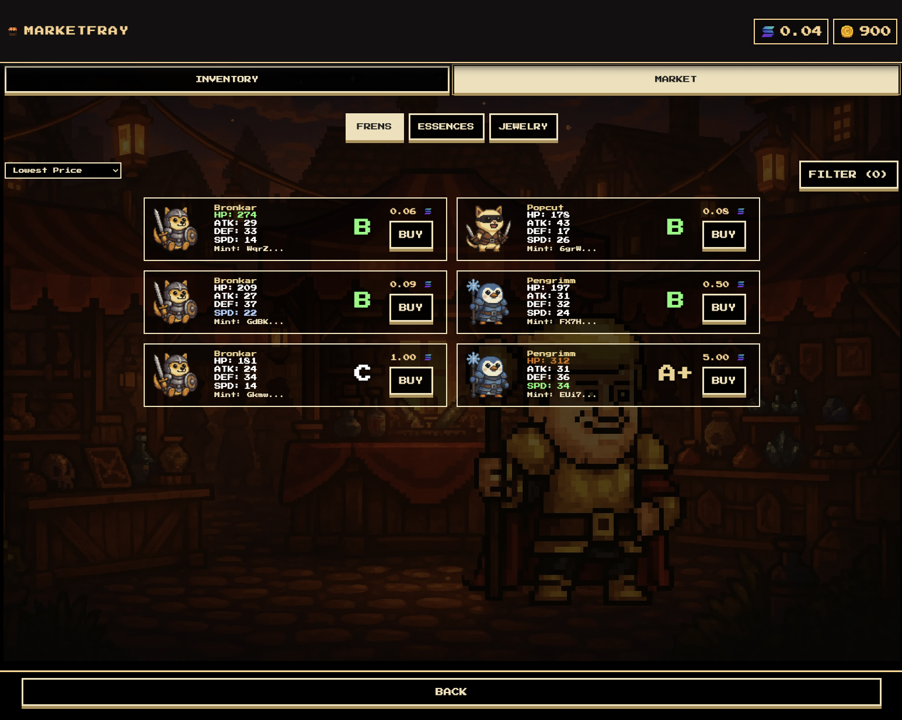Buy the Bronkar priced at 0.09
The height and width of the screenshot is (720, 902).
tap(410, 308)
